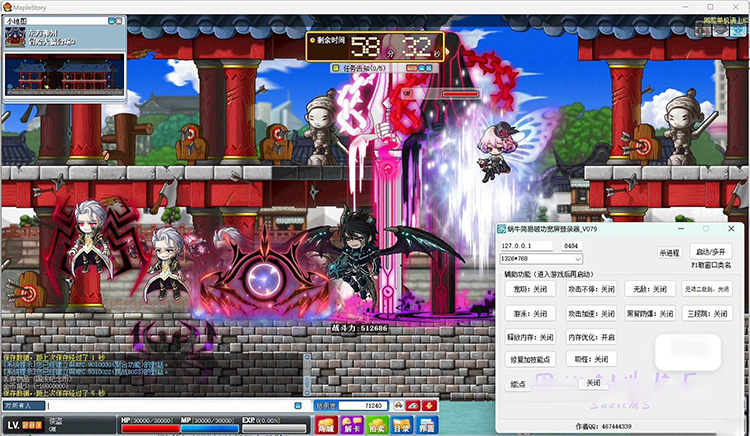Open the 目录 menu button
This screenshot has height=436, width=750.
(x=400, y=426)
